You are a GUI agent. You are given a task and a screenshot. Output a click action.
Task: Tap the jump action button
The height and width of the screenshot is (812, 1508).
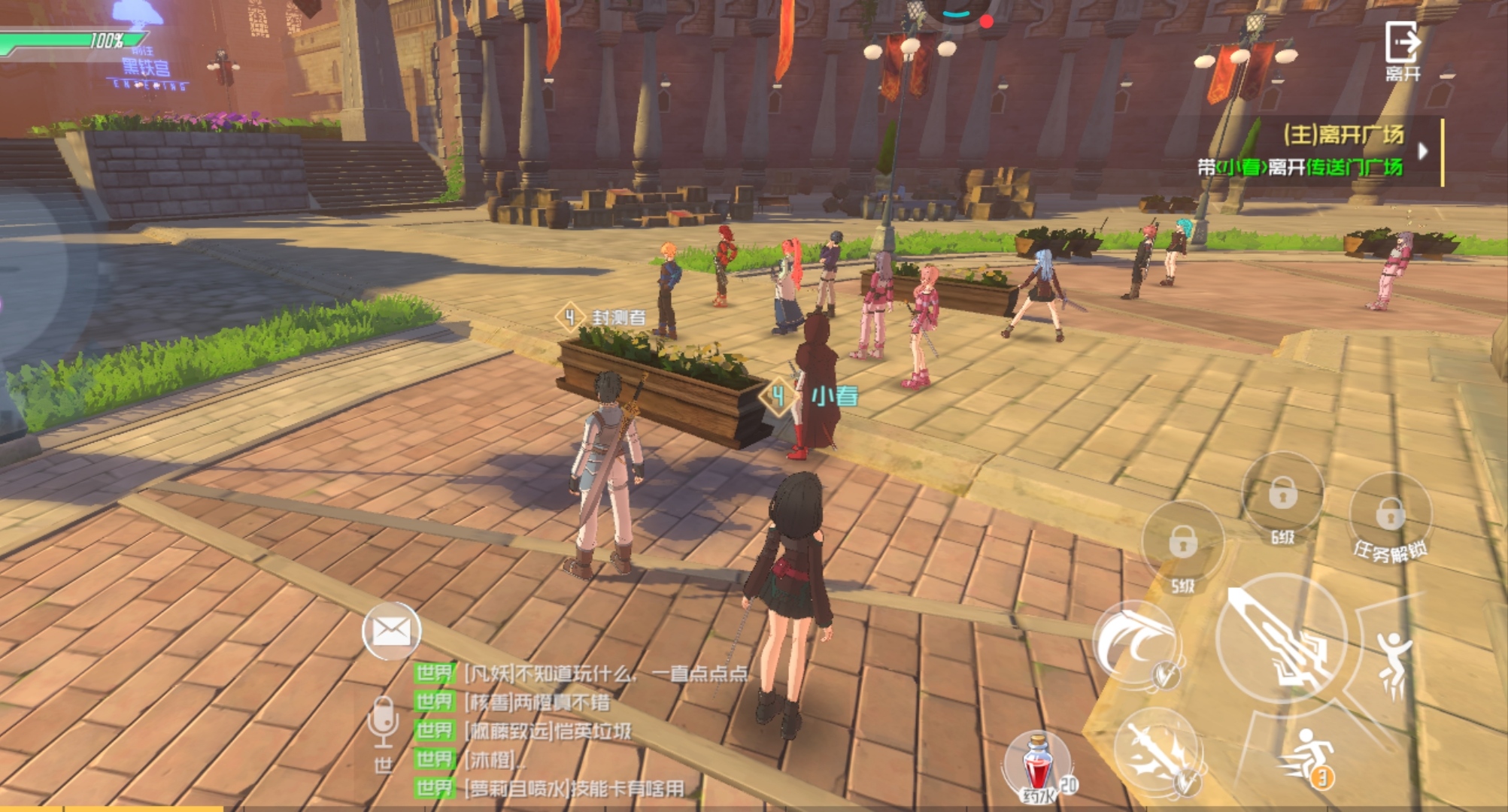pos(1394,662)
